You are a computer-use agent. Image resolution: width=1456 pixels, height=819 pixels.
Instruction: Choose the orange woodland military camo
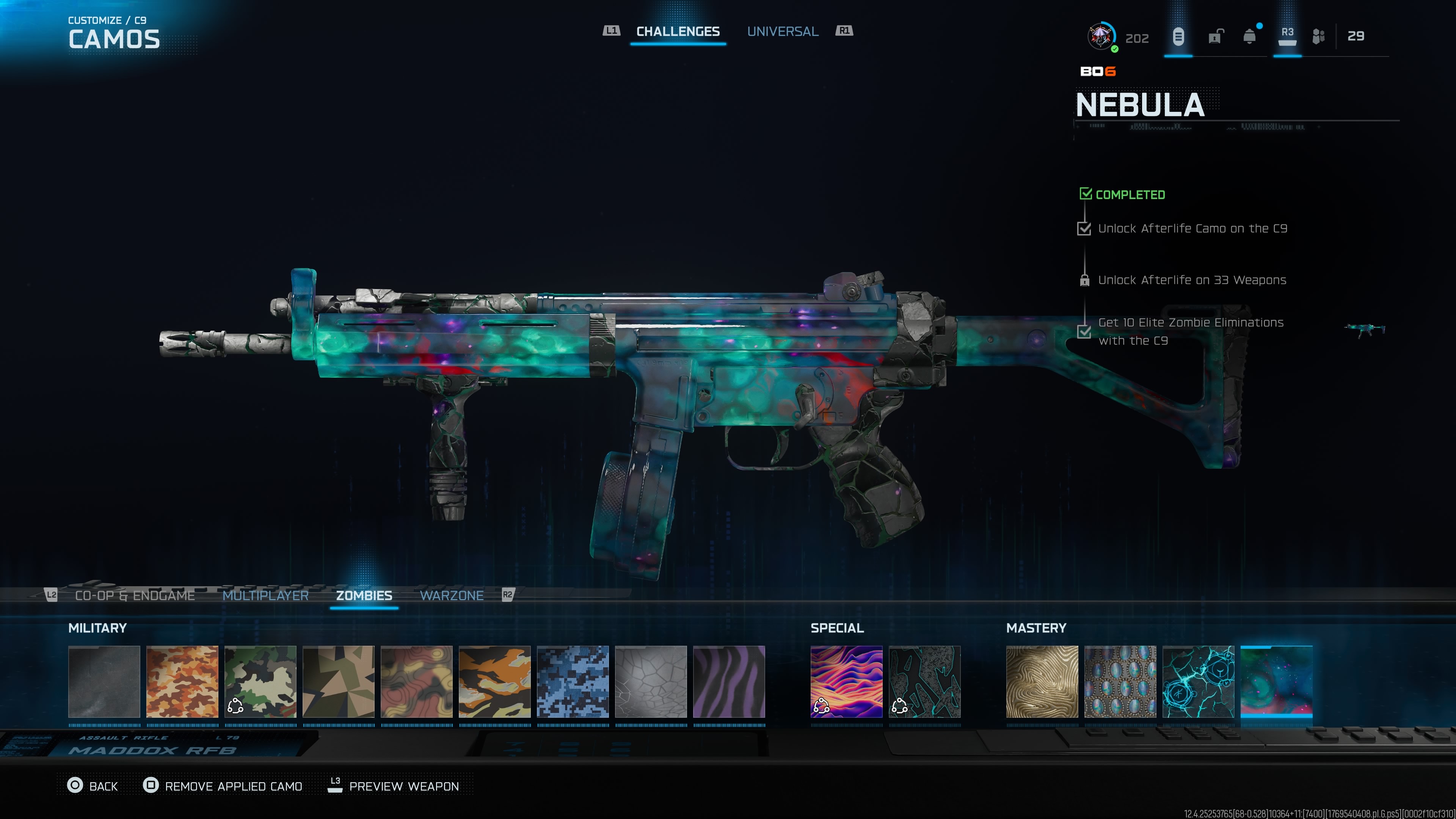pos(182,682)
